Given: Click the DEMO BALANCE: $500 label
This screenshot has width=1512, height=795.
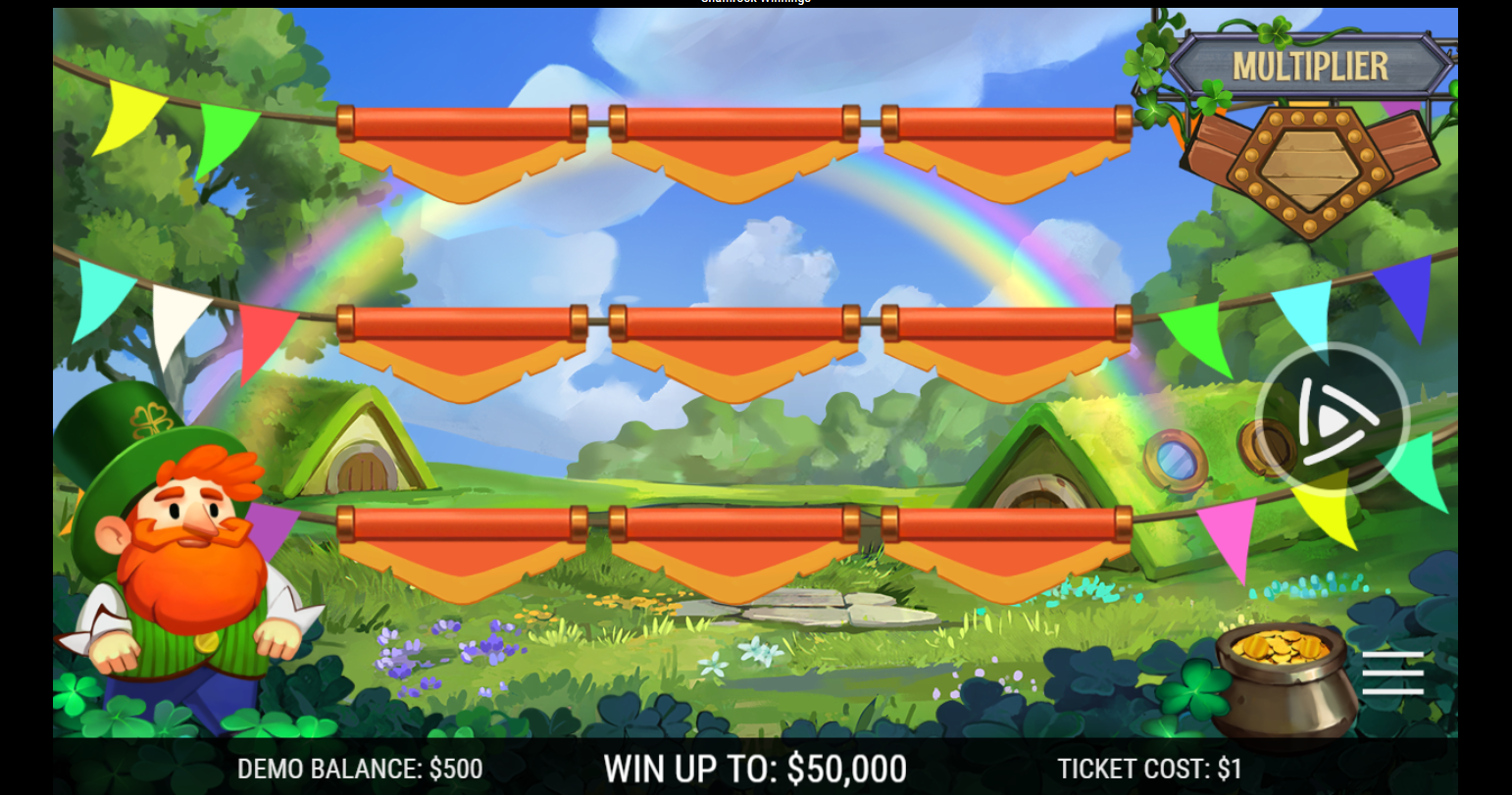Looking at the screenshot, I should 360,769.
